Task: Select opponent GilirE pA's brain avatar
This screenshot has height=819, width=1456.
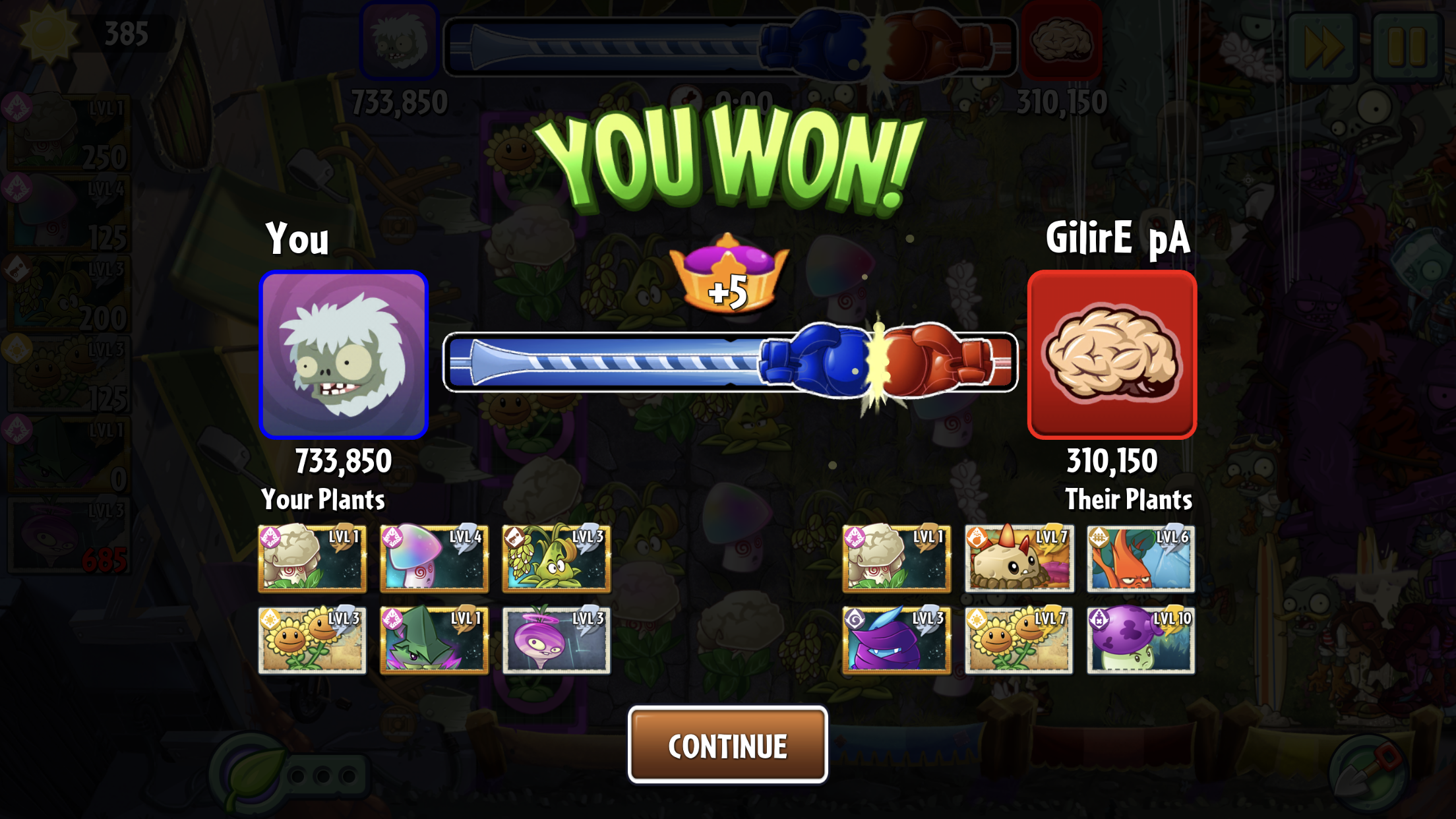Action: 1112,355
